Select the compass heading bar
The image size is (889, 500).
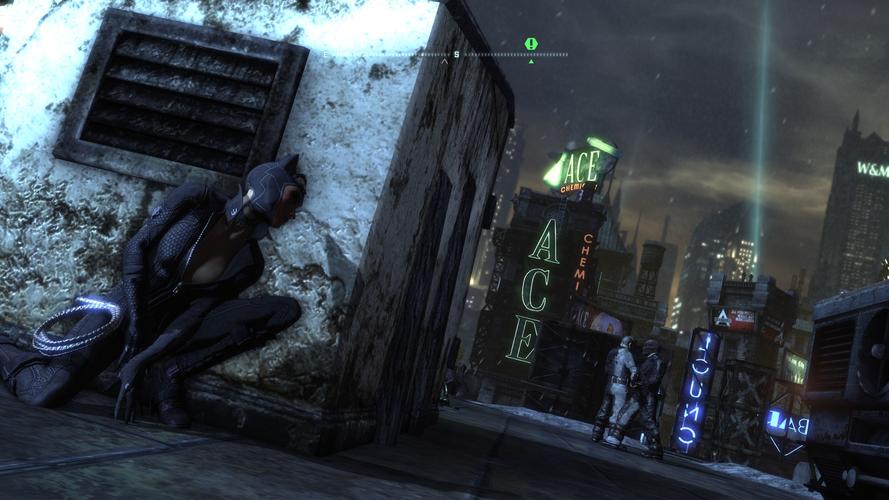point(446,54)
